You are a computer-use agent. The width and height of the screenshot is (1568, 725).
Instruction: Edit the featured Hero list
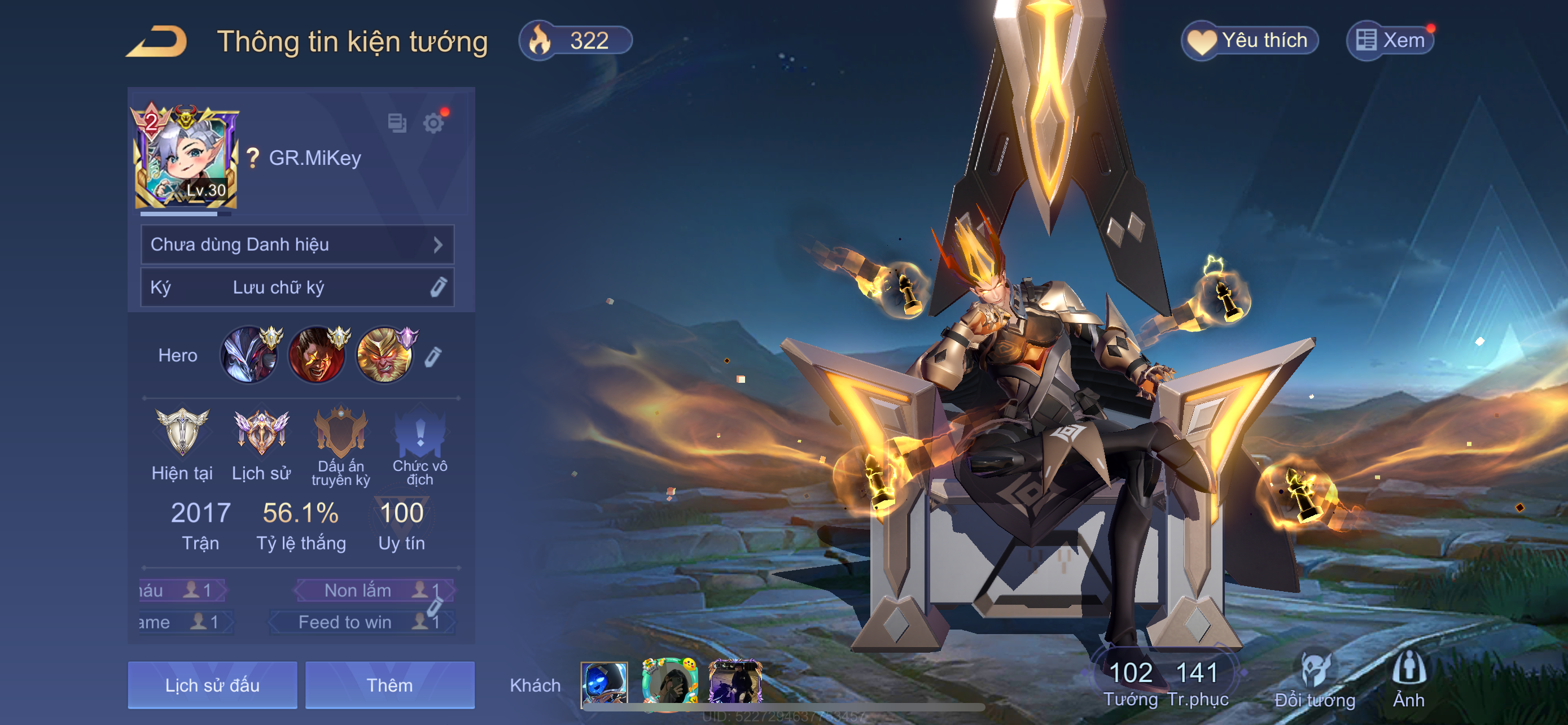[x=433, y=357]
